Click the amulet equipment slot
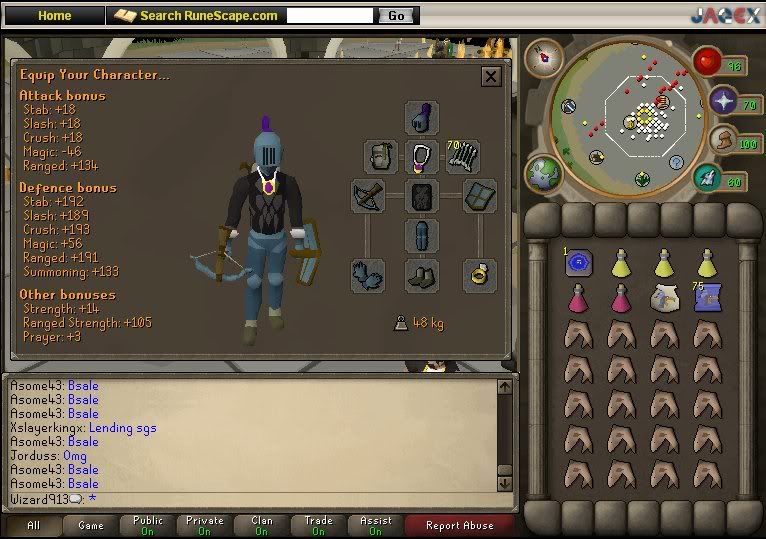 (422, 157)
